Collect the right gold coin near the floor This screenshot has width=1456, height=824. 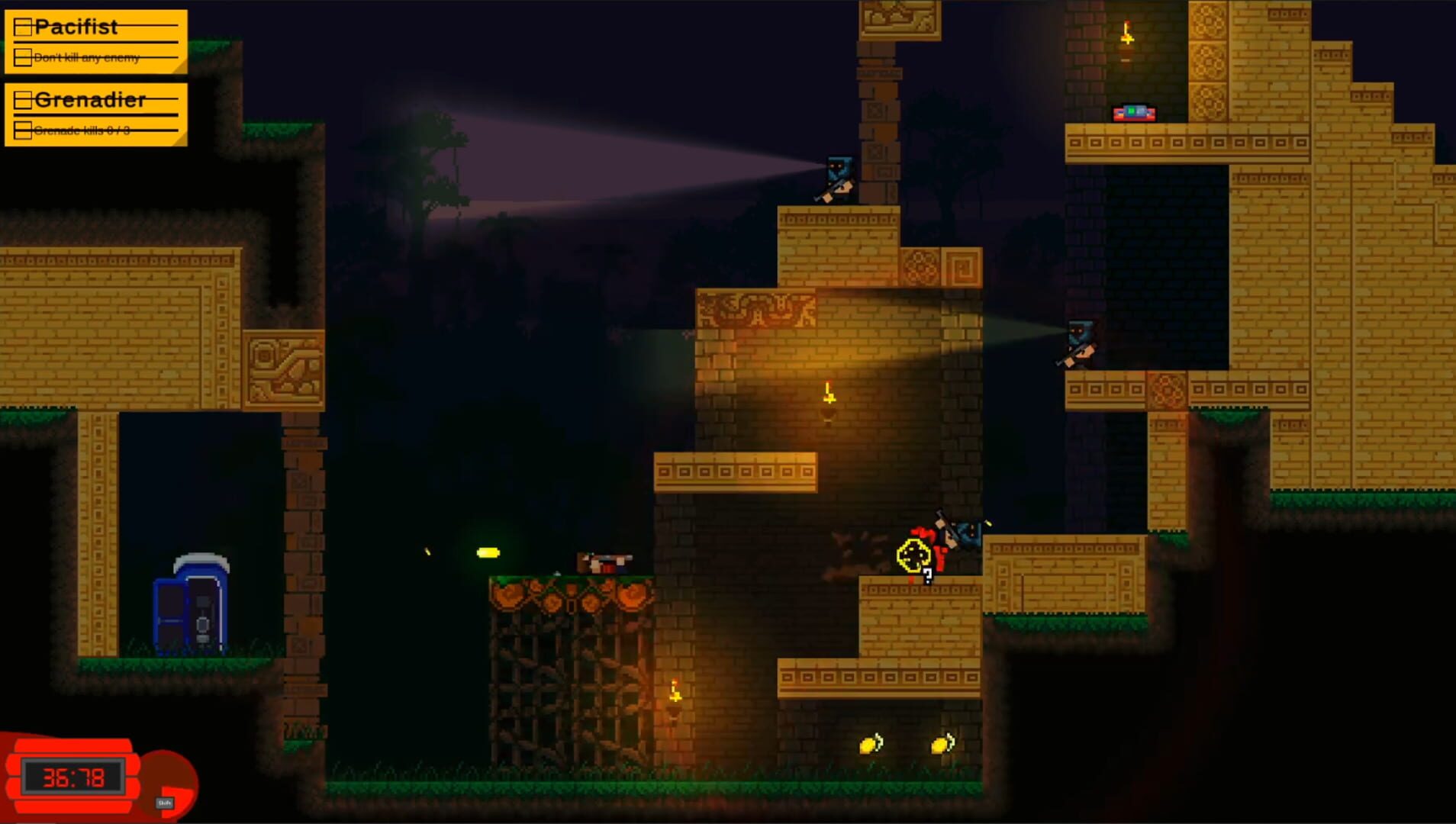(x=943, y=743)
